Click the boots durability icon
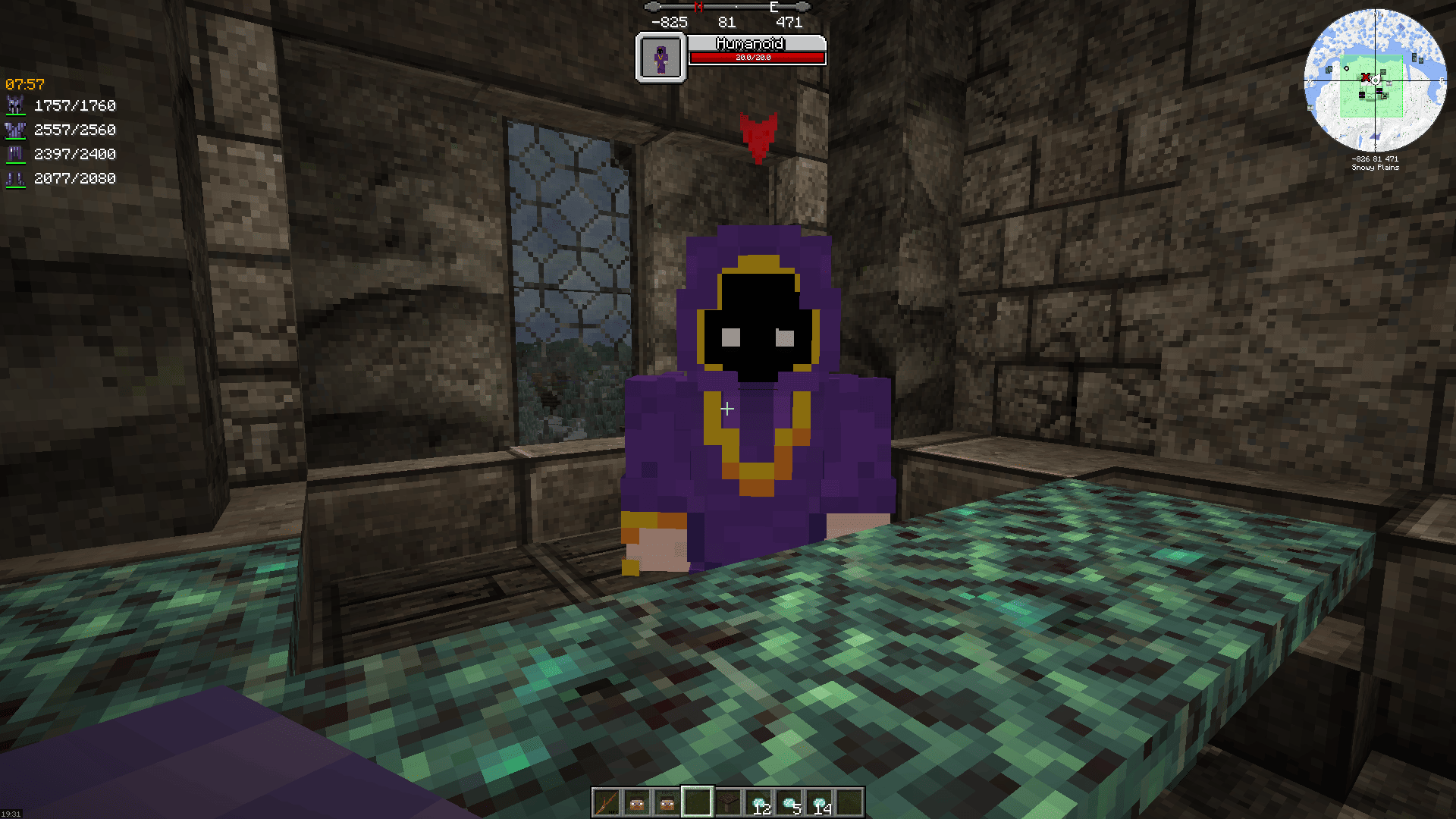The height and width of the screenshot is (819, 1456). pyautogui.click(x=17, y=178)
